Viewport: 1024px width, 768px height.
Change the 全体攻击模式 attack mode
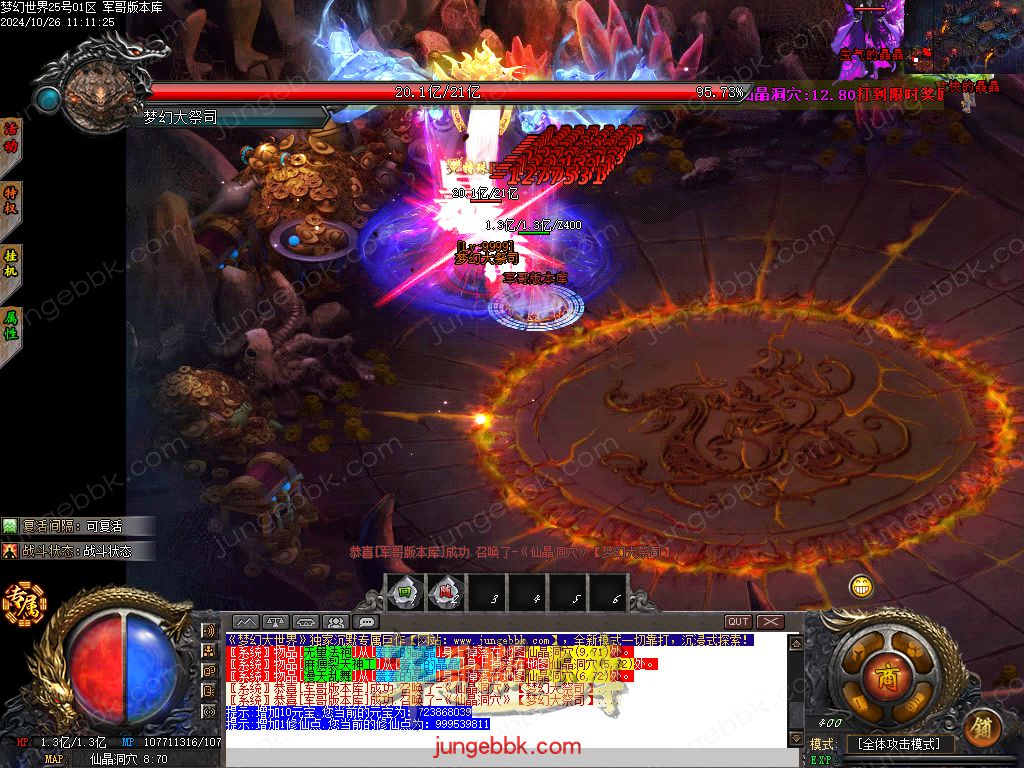click(x=899, y=744)
